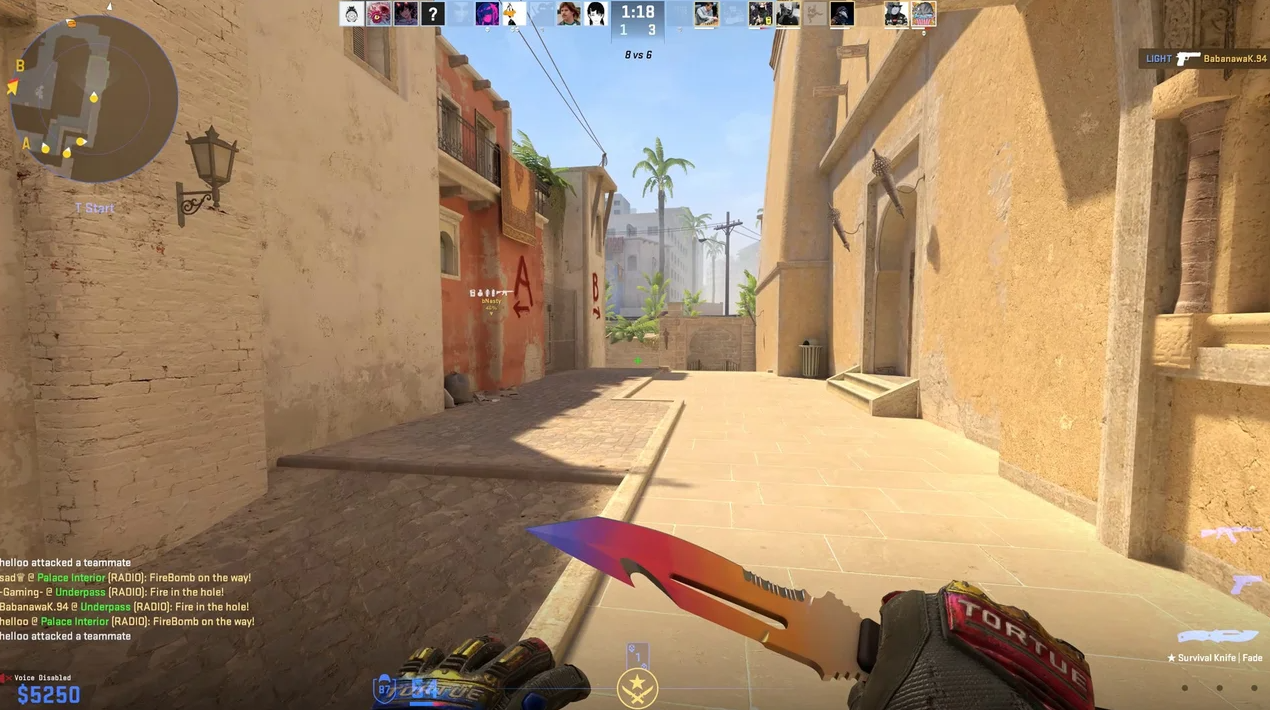
Task: Select the Survival Knife Fade slot
Action: 1217,637
